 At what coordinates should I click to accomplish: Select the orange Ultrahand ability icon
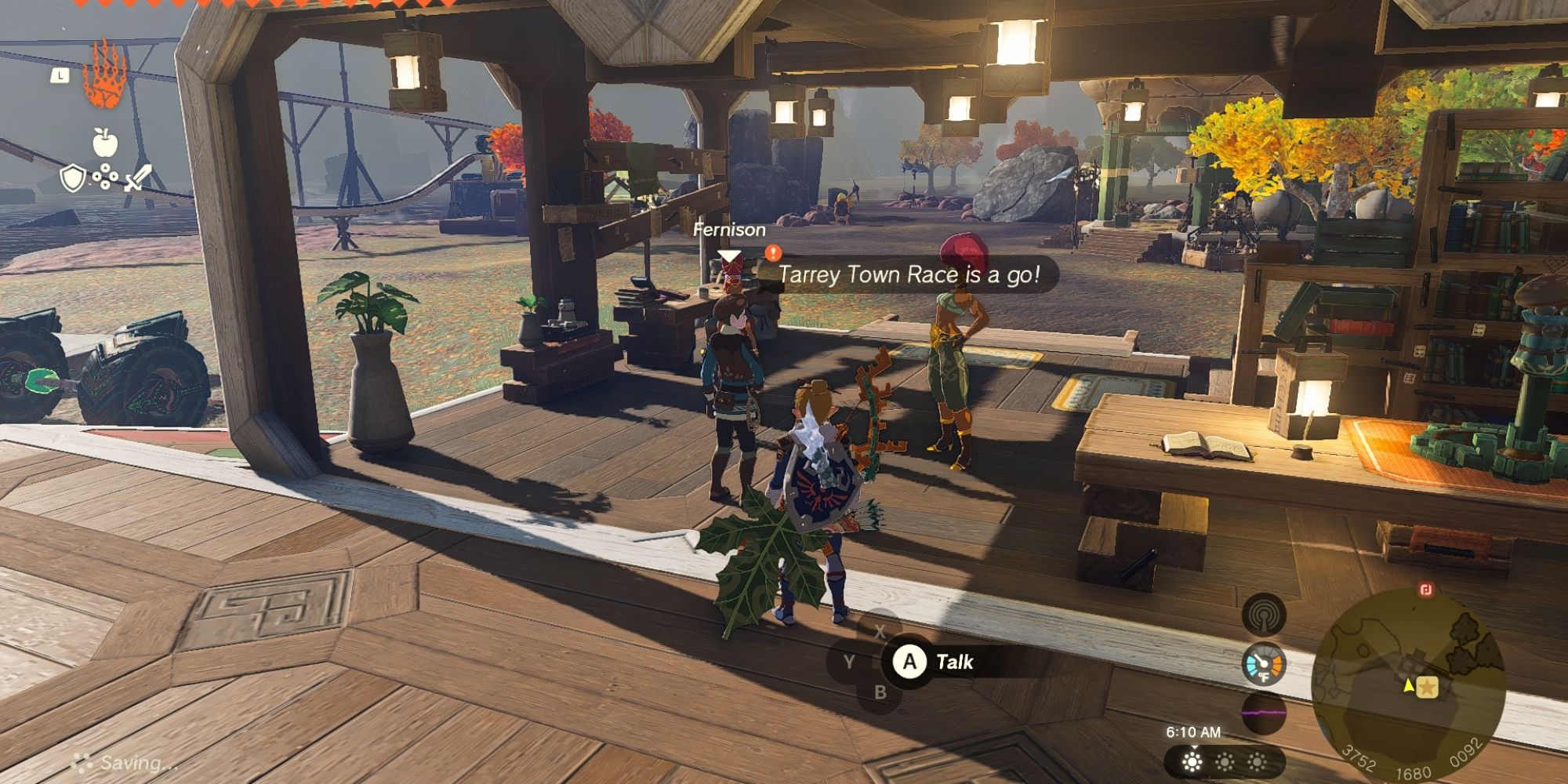[104, 75]
